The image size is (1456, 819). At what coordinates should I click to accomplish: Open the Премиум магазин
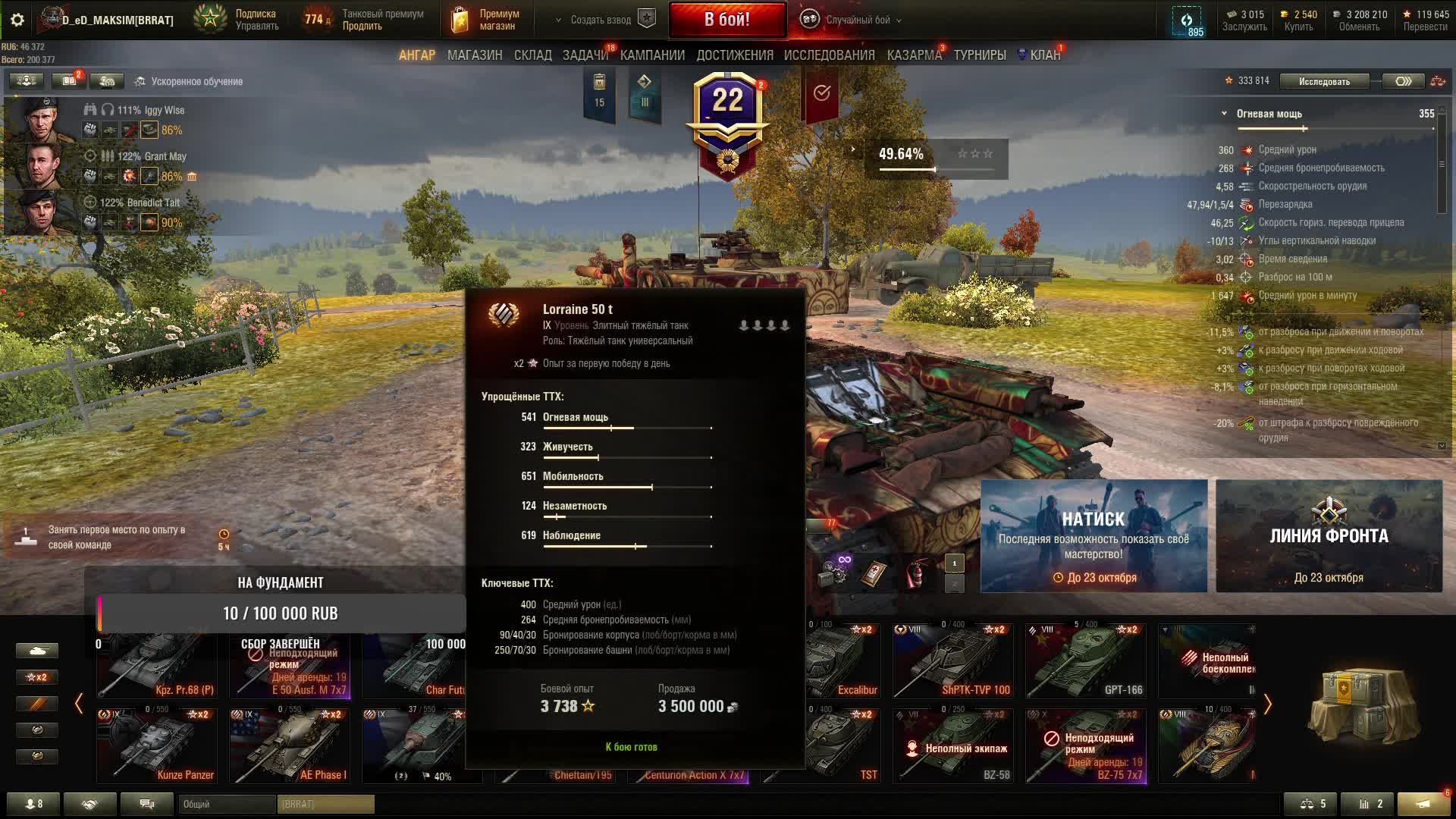(x=485, y=20)
